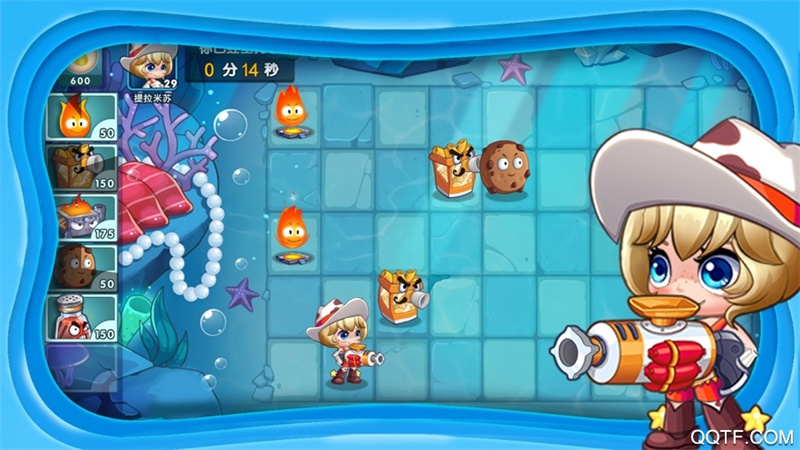Screen dimensions: 800x450
Task: Pick the stove pot card costing 175
Action: 81,217
